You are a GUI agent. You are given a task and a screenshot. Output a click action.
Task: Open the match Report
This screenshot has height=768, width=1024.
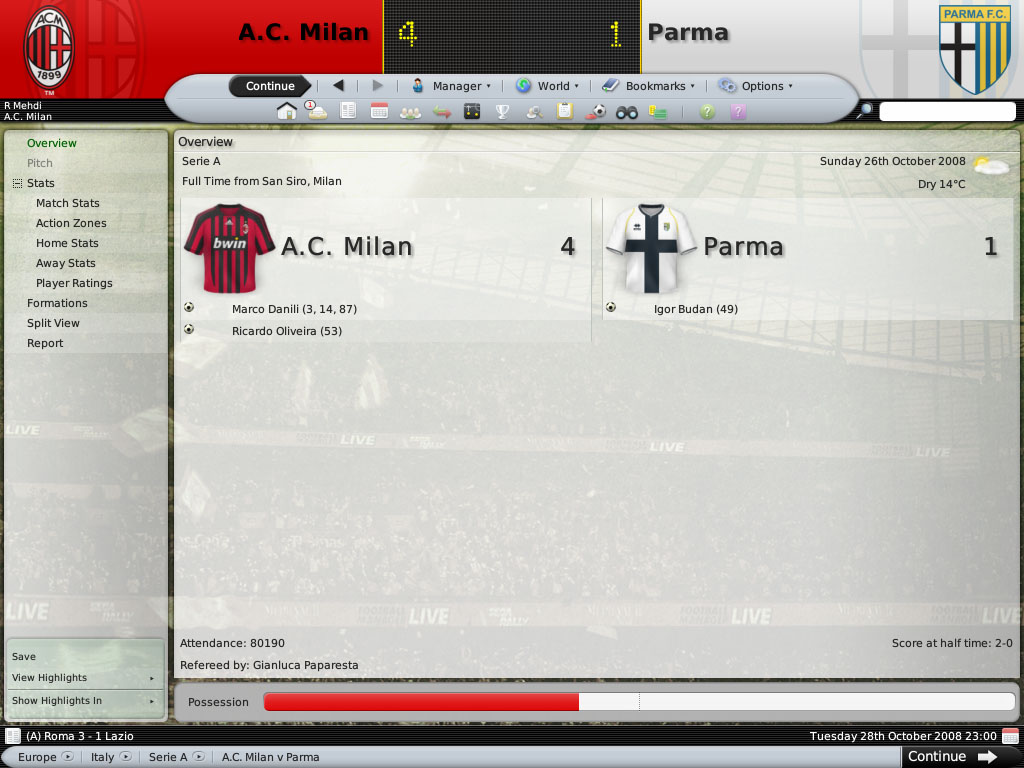pos(45,343)
